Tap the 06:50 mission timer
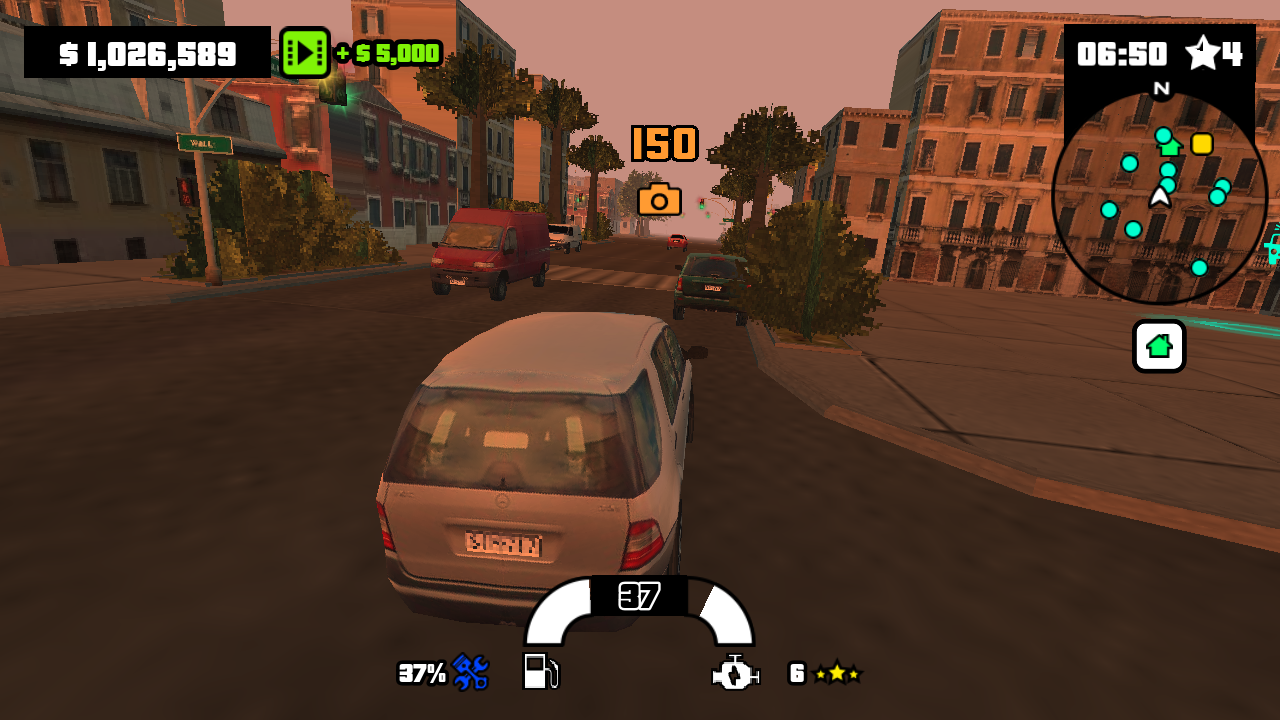 (x=1125, y=55)
